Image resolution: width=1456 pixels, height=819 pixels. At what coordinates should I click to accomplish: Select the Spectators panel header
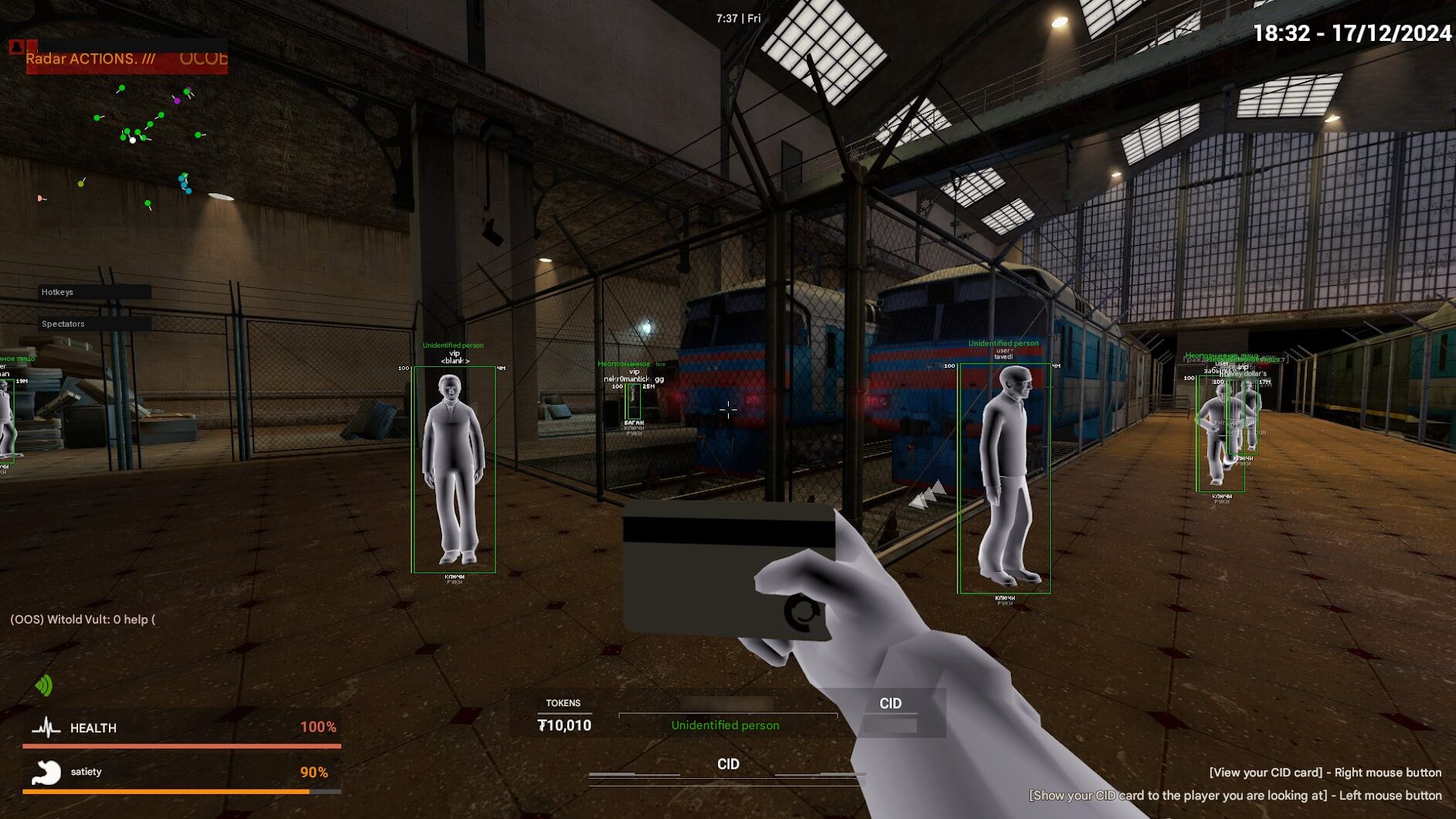click(x=94, y=324)
